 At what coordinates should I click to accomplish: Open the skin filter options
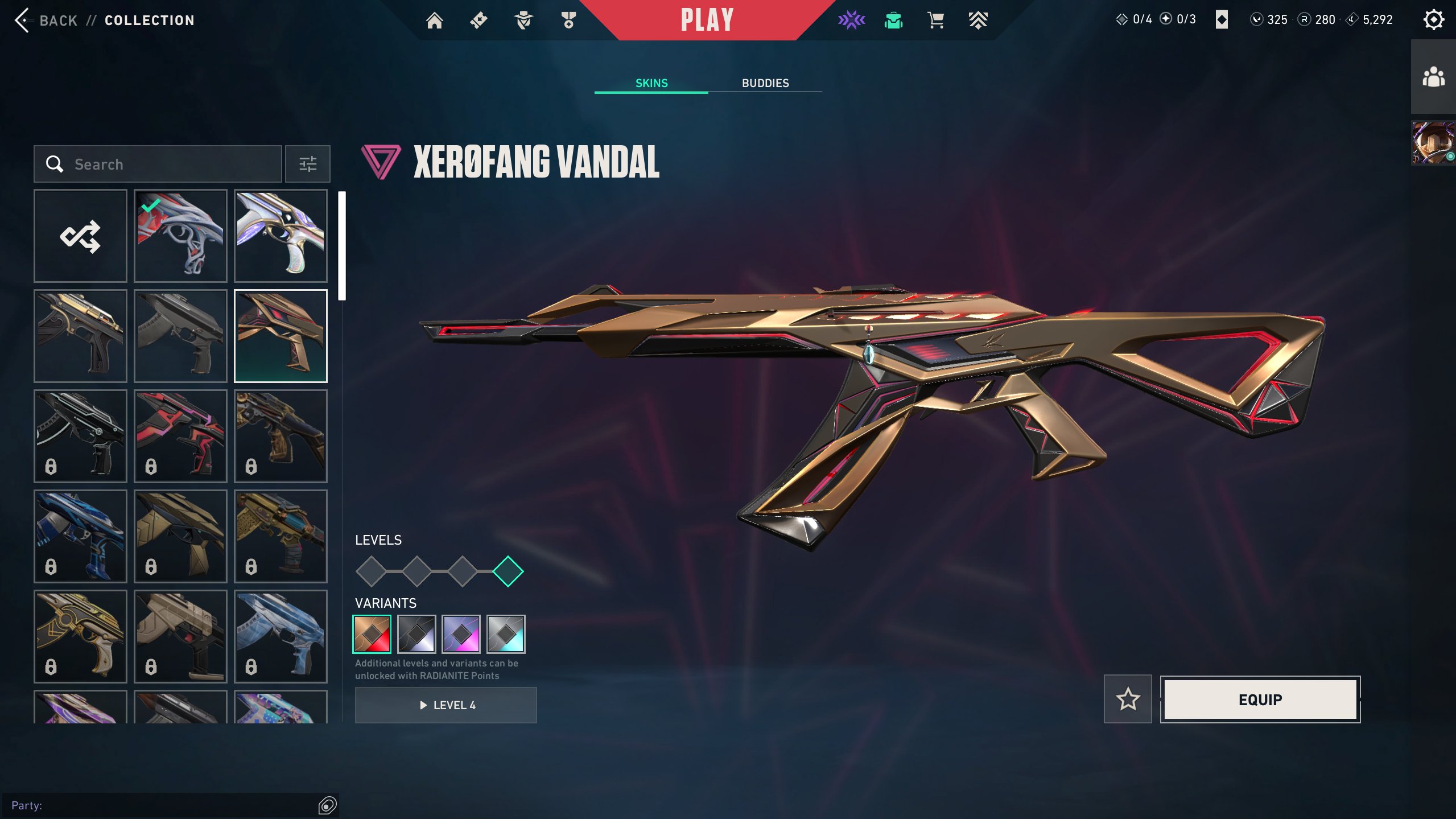click(x=307, y=164)
